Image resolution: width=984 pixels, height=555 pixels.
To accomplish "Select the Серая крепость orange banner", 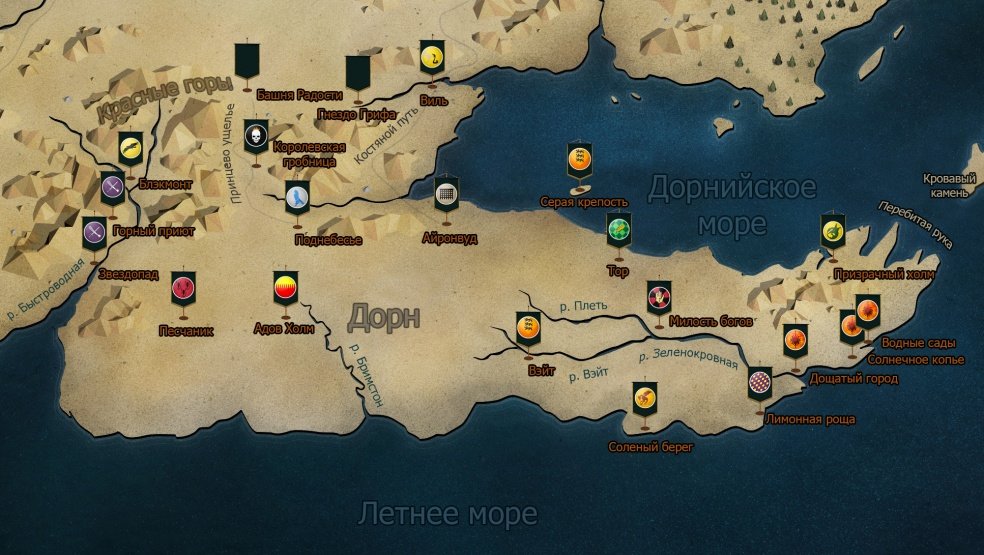I will [576, 157].
